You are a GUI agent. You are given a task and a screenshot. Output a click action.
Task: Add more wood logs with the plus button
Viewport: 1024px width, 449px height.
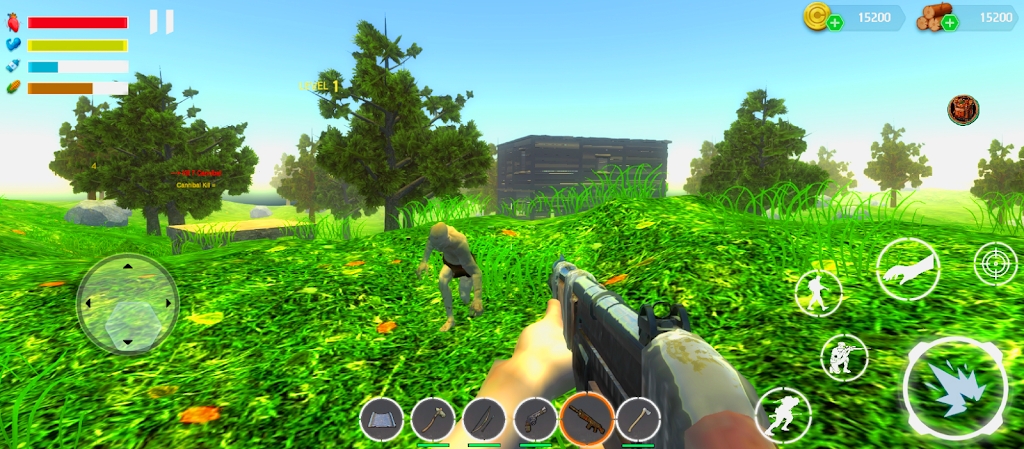pyautogui.click(x=950, y=23)
